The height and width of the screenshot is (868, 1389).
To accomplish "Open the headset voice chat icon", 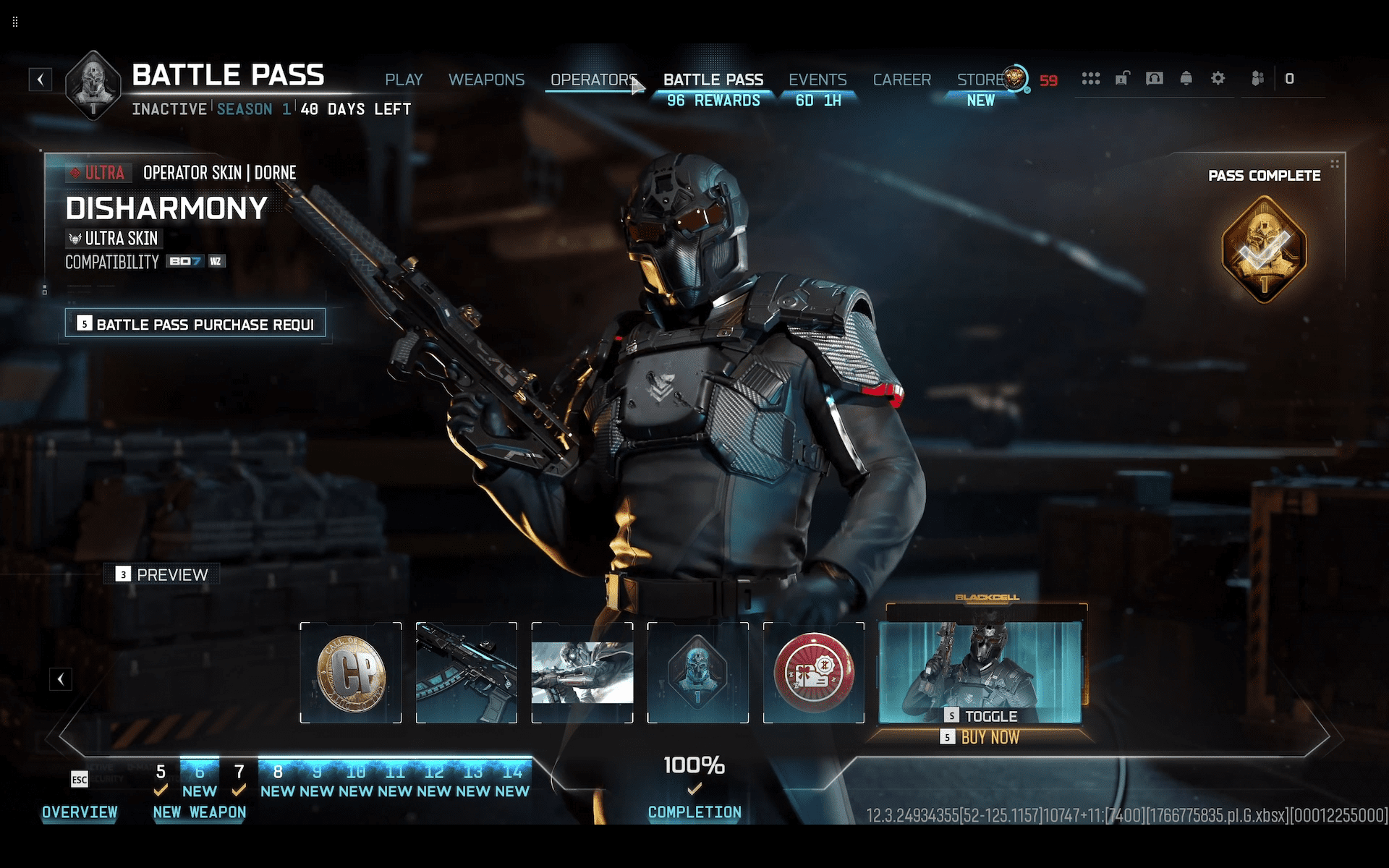I will coord(1155,78).
